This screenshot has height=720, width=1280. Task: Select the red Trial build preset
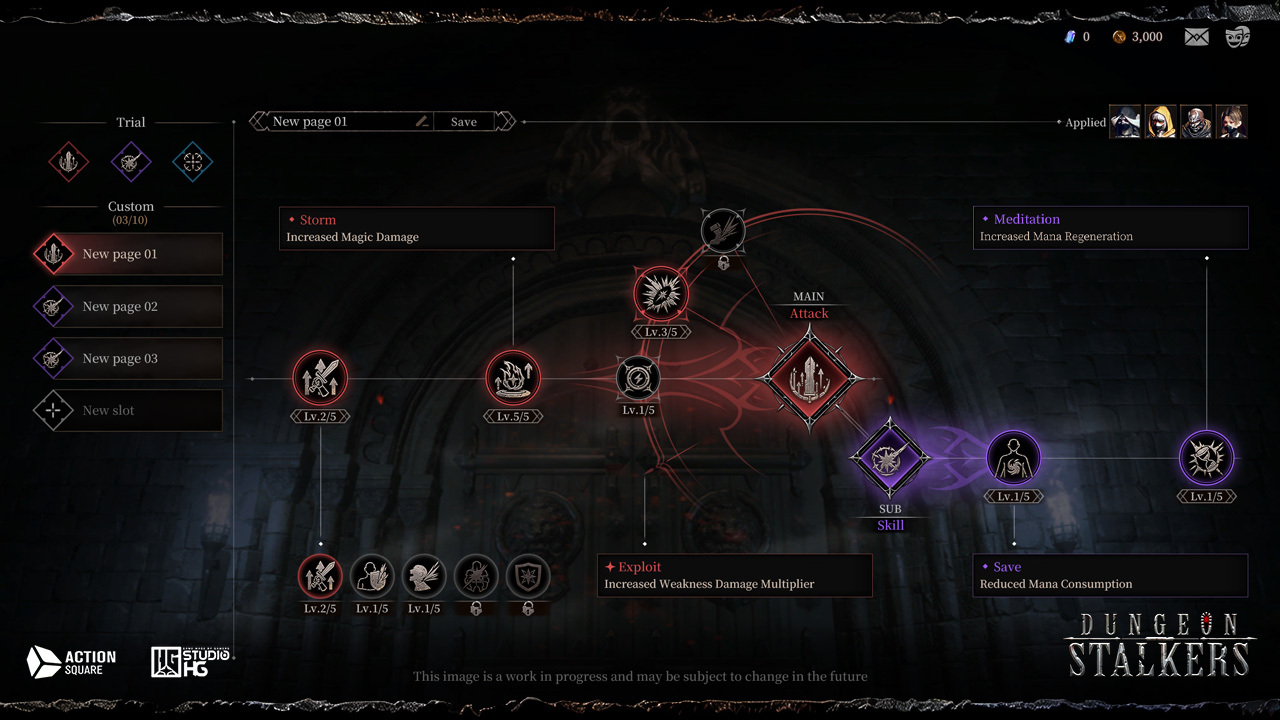(68, 162)
